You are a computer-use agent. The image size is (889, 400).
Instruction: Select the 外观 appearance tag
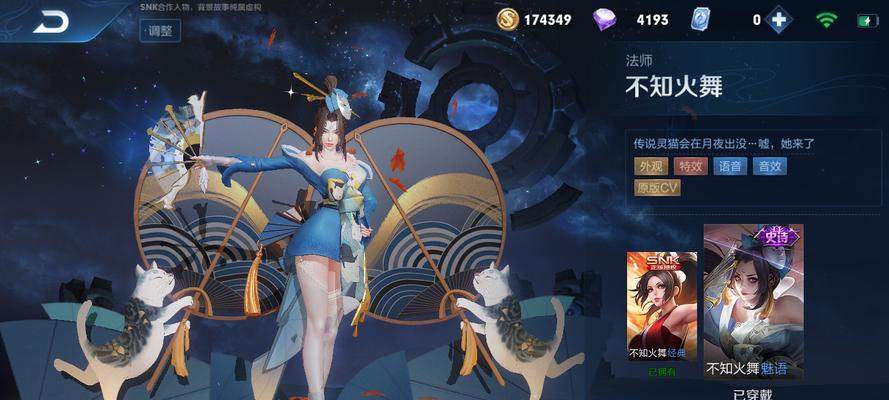(x=651, y=166)
